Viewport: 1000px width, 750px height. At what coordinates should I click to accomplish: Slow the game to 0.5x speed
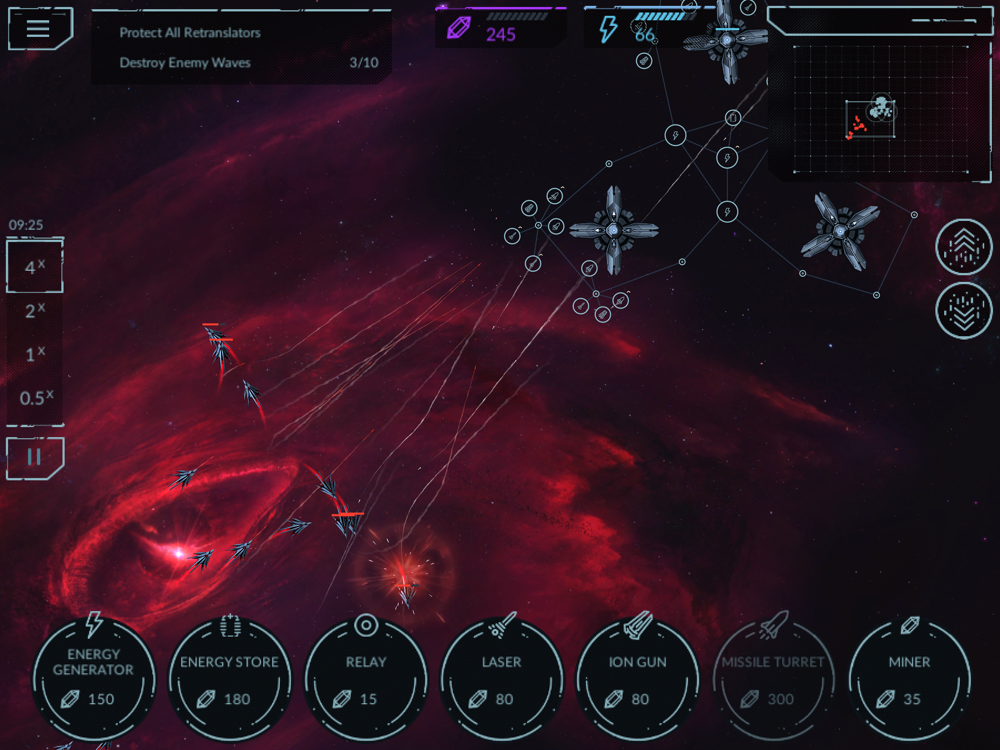tap(35, 397)
